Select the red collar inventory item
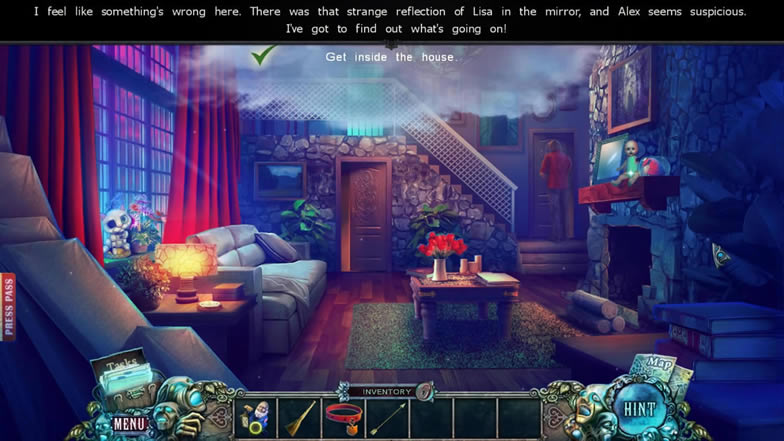Screen dimensions: 784x441 (343, 415)
